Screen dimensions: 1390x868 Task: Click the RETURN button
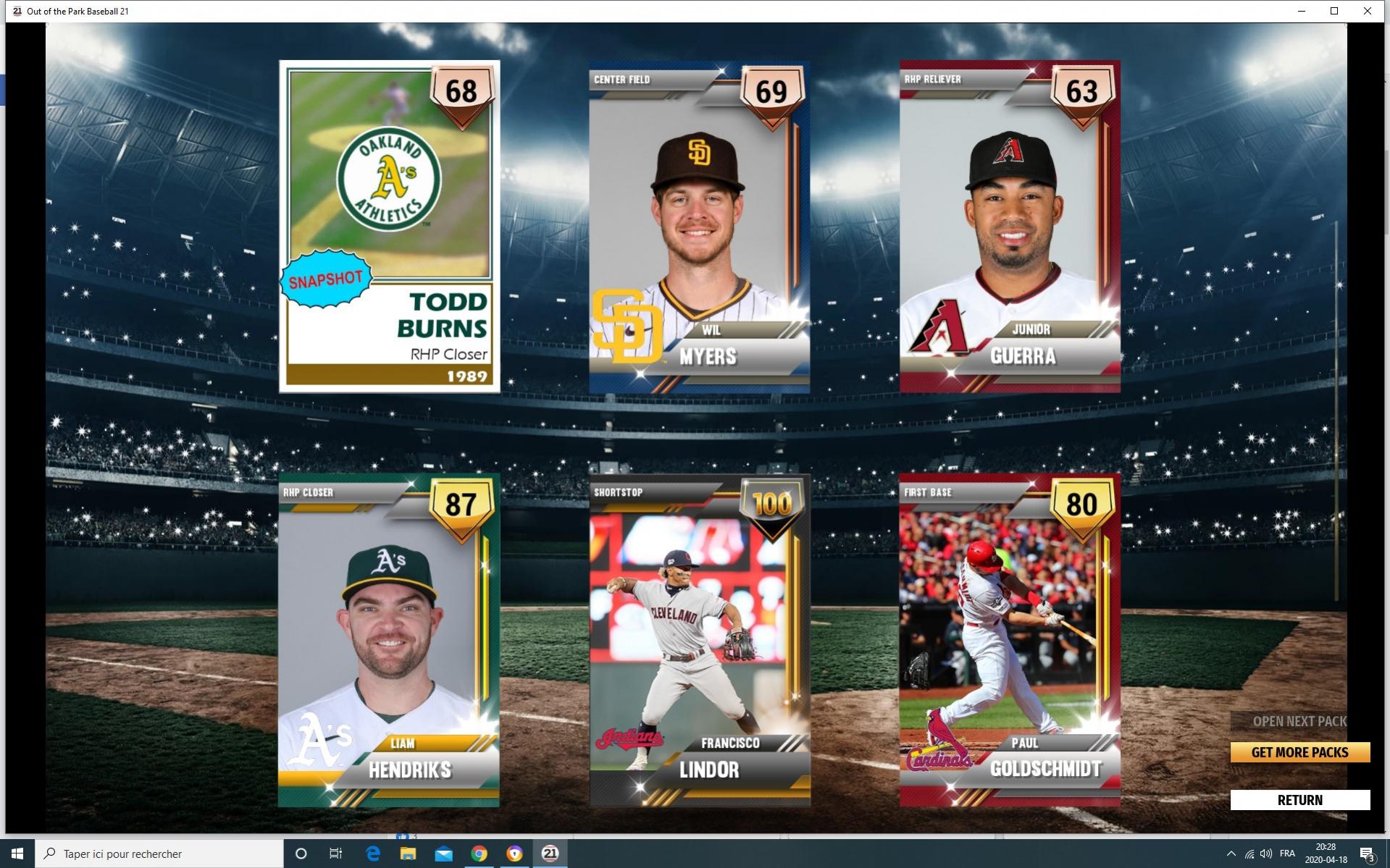pos(1299,799)
